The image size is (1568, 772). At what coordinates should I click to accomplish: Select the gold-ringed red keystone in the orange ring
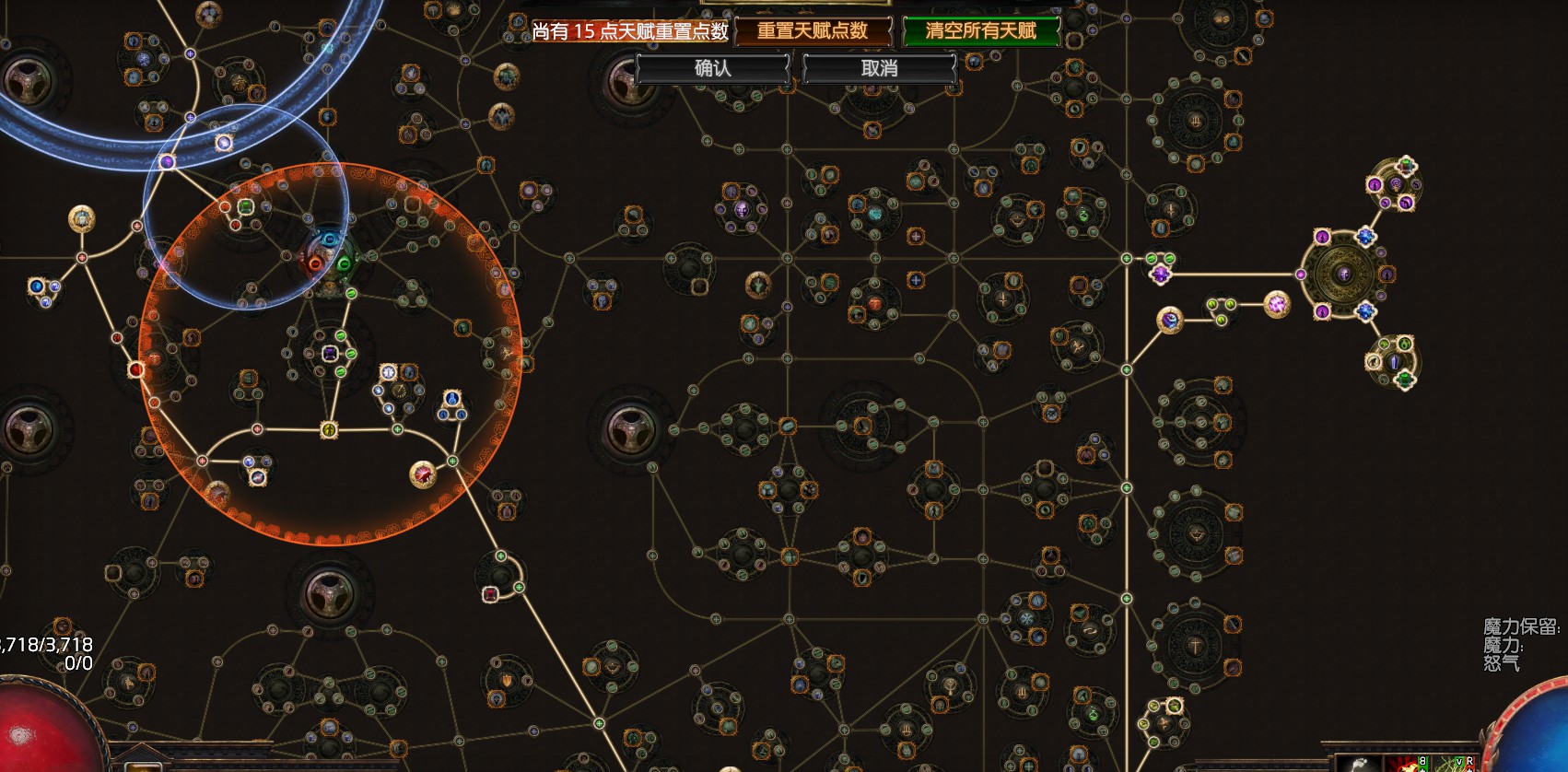point(422,474)
